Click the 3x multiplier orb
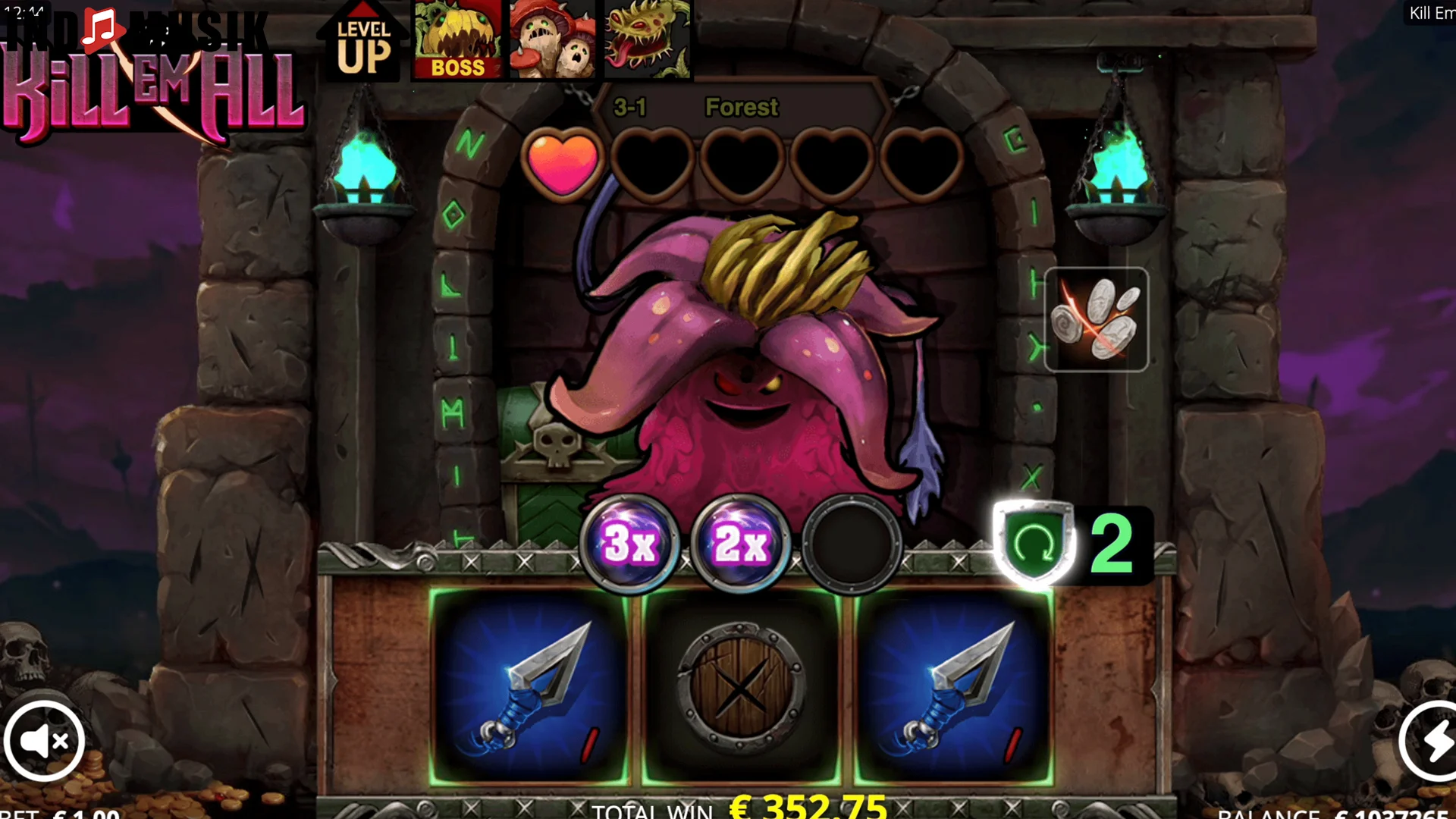1456x819 pixels. click(x=629, y=543)
